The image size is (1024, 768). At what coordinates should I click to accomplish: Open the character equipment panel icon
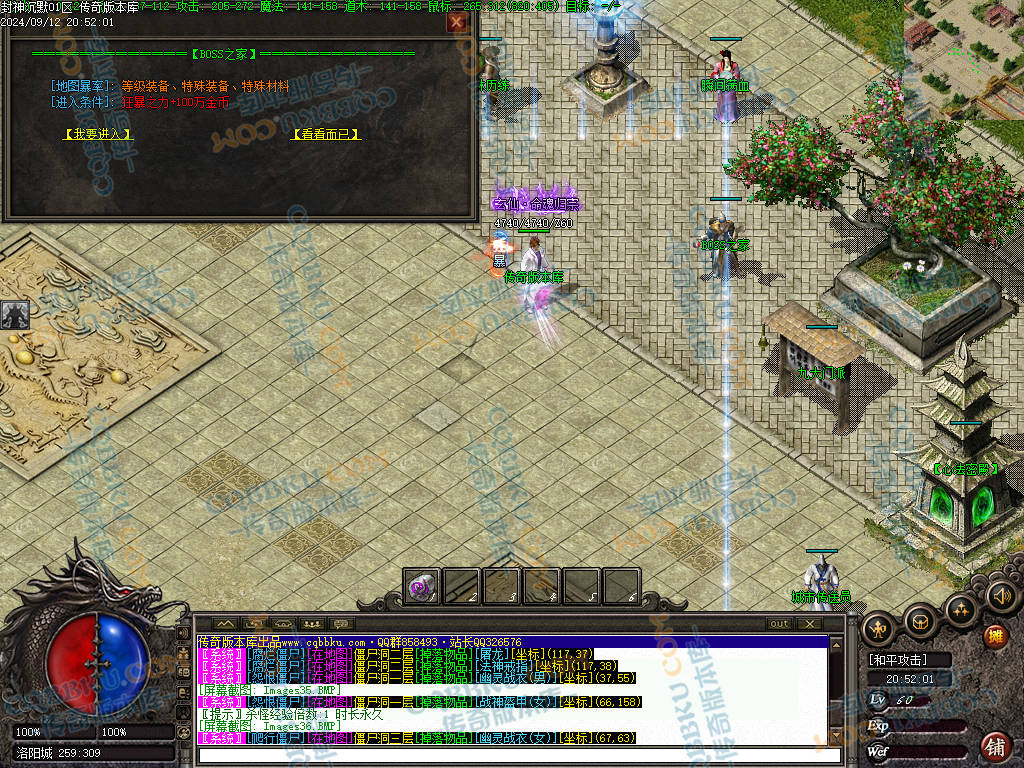tap(880, 627)
